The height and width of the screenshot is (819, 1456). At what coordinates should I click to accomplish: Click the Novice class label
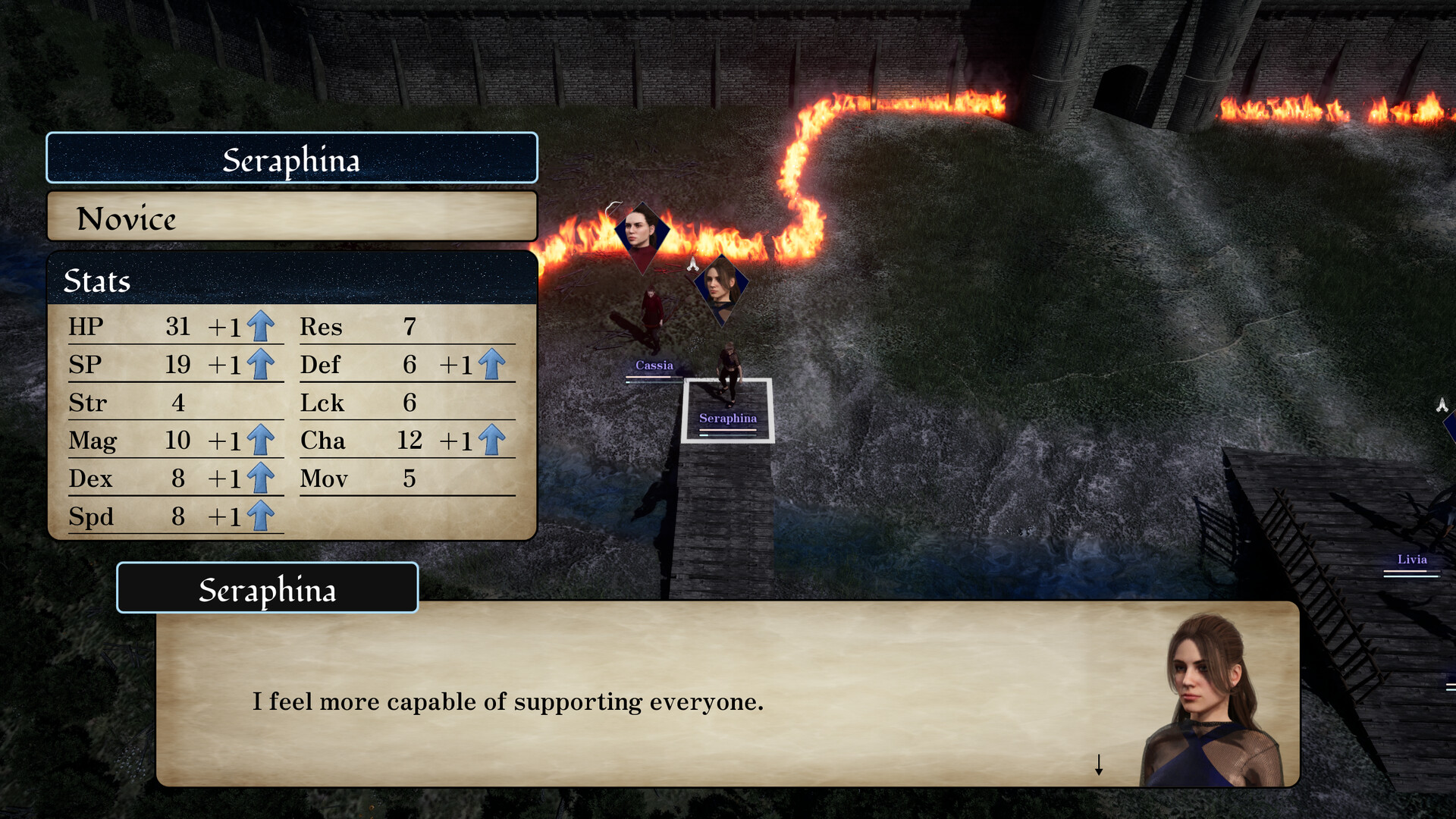point(126,220)
